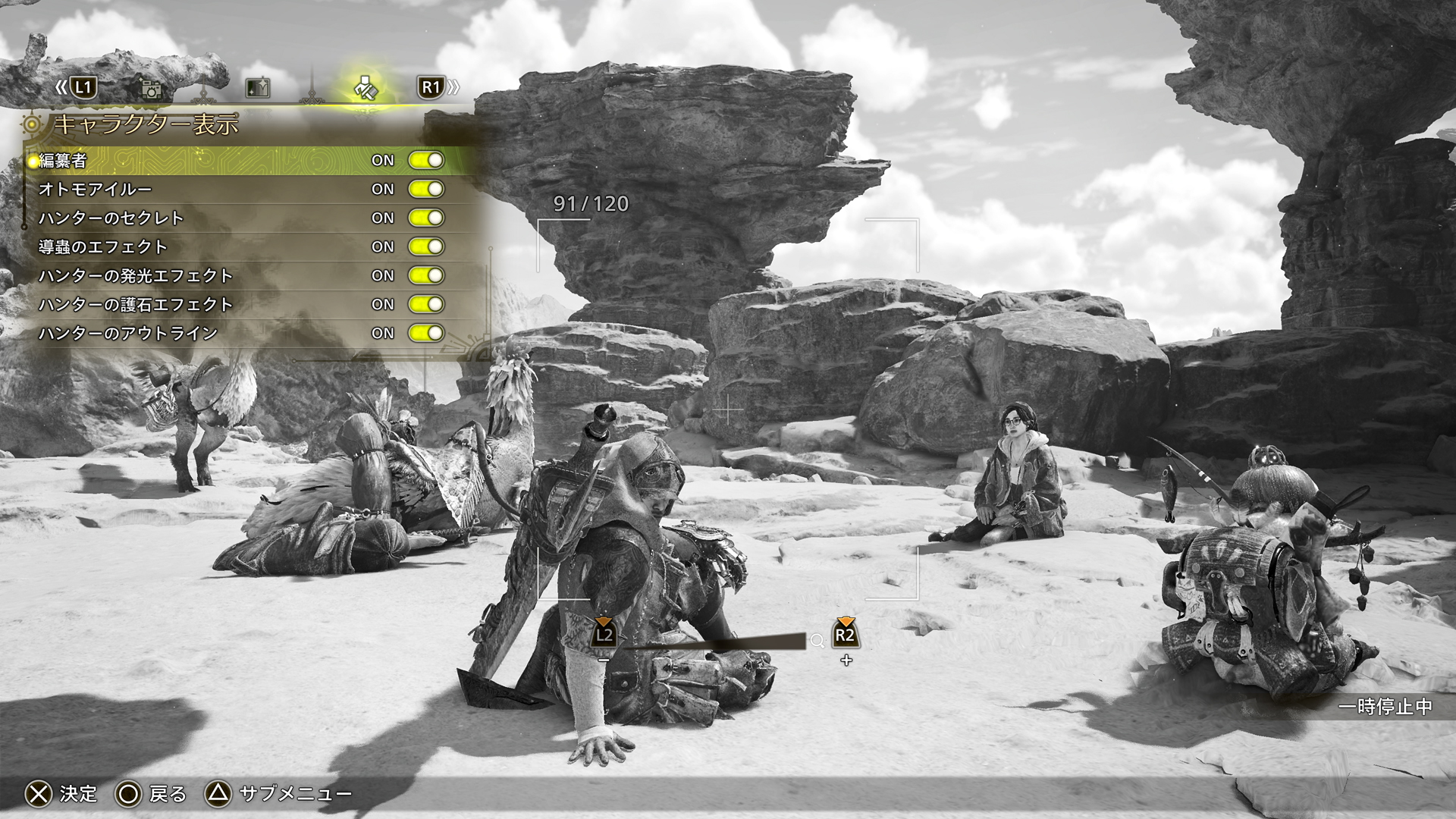The image size is (1456, 819).
Task: Switch off ハンターのセクレト display
Action: click(x=425, y=218)
